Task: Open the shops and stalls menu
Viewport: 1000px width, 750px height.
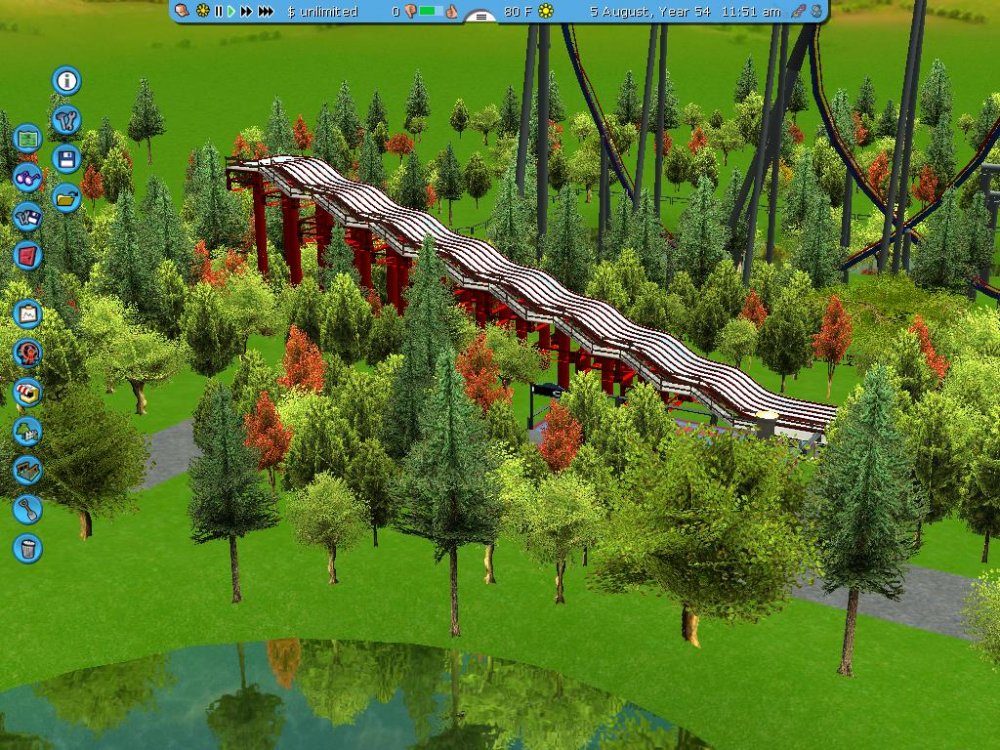Action: point(27,392)
